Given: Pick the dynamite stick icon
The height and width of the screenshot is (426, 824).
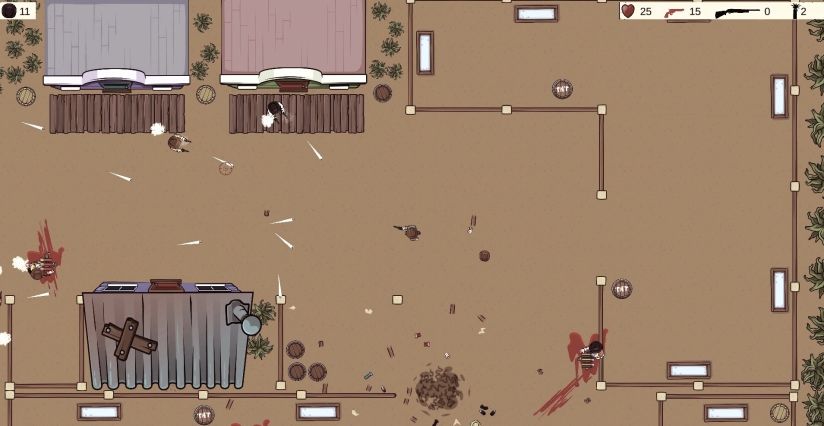Looking at the screenshot, I should pyautogui.click(x=794, y=11).
